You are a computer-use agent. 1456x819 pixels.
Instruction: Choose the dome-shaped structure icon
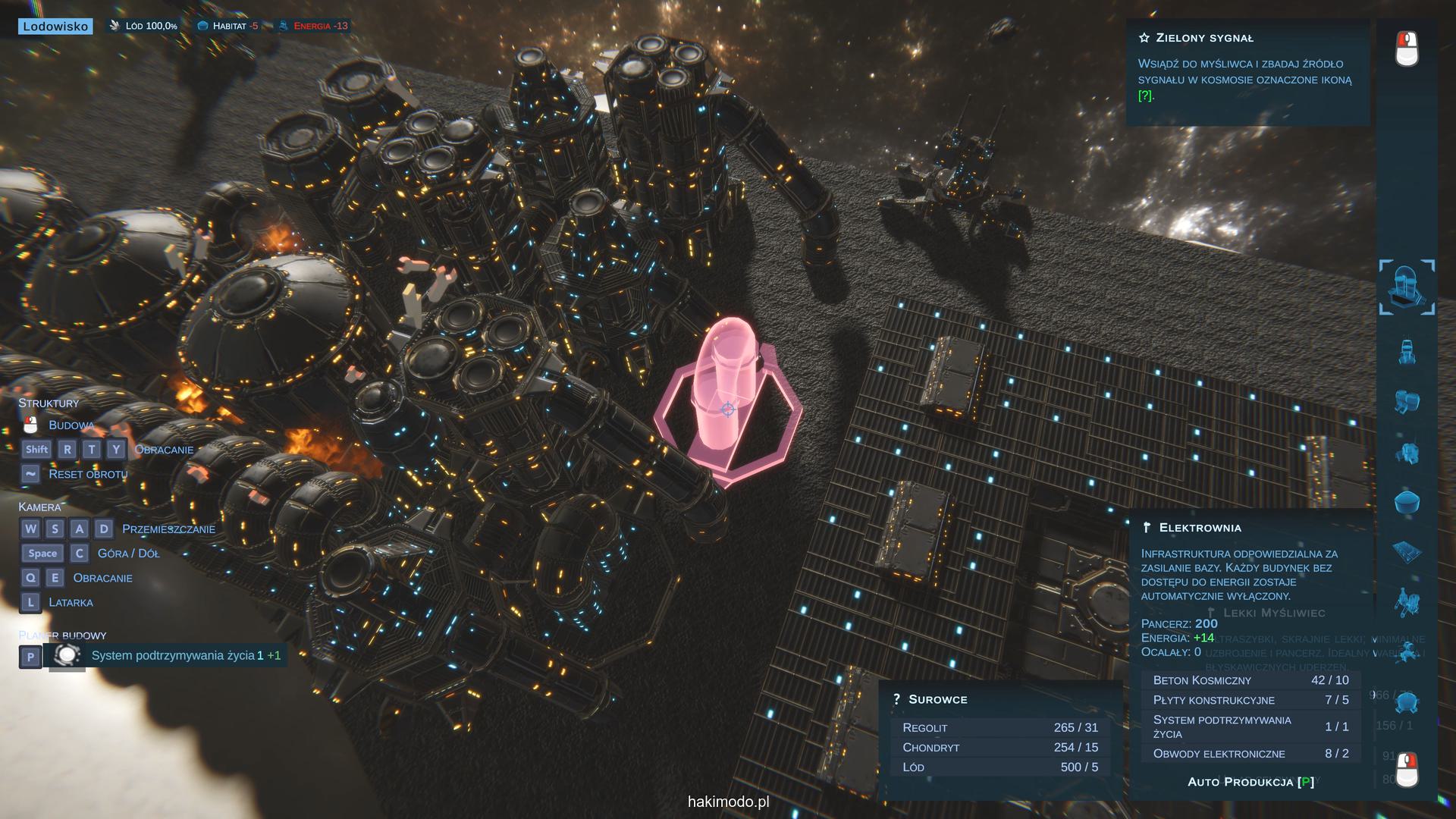coord(1407,502)
